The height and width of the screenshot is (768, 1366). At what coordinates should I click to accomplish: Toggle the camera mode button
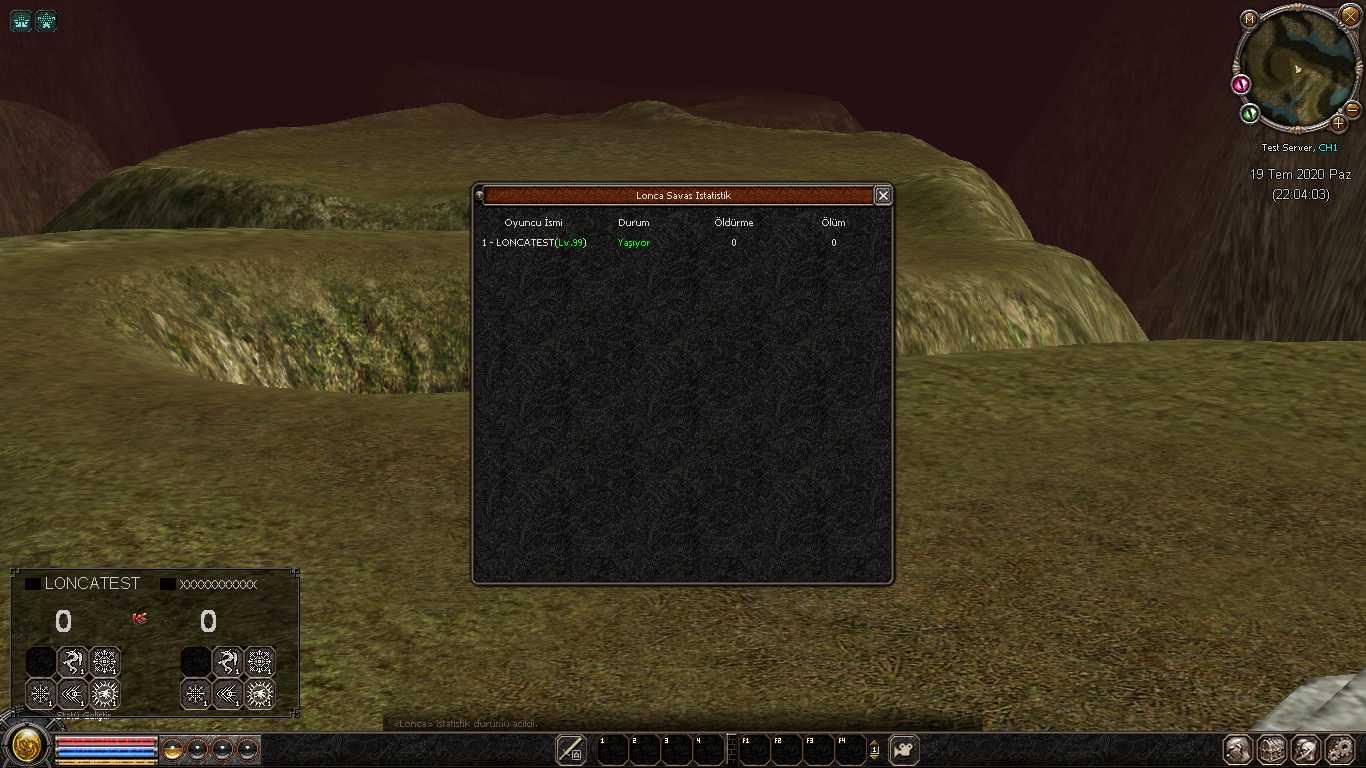(x=904, y=749)
